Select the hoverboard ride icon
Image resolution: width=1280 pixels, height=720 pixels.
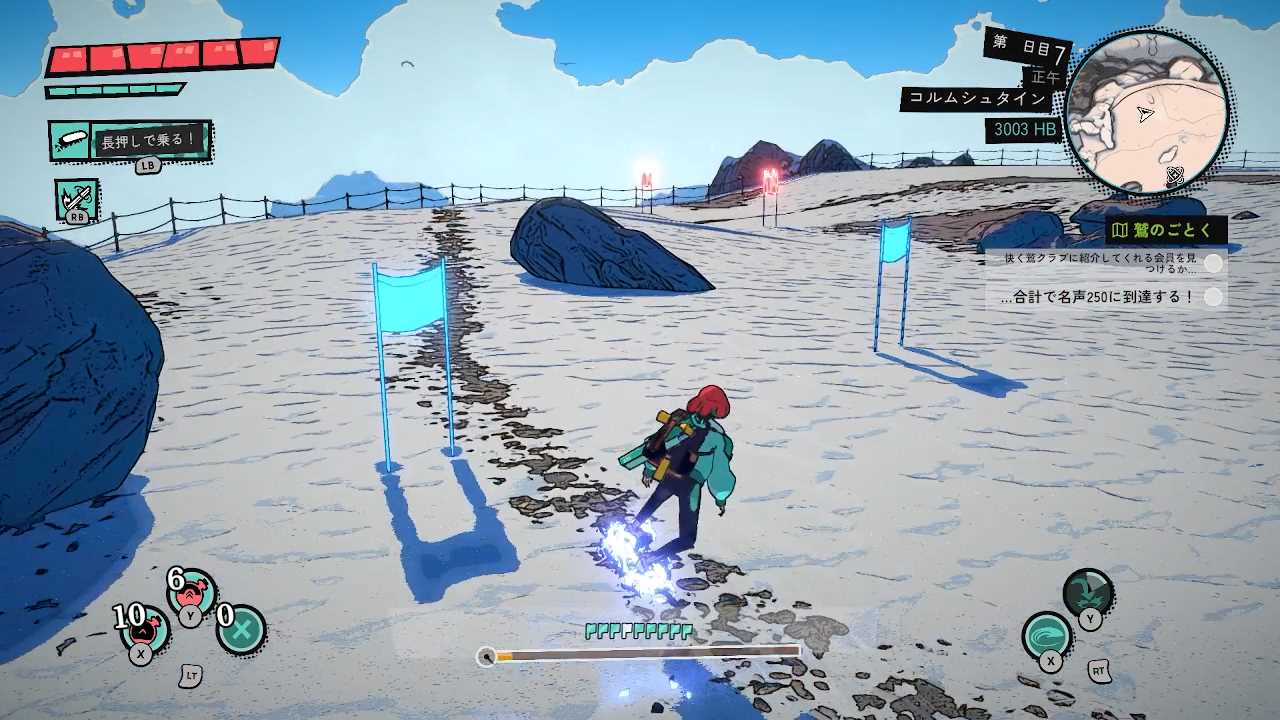(70, 141)
